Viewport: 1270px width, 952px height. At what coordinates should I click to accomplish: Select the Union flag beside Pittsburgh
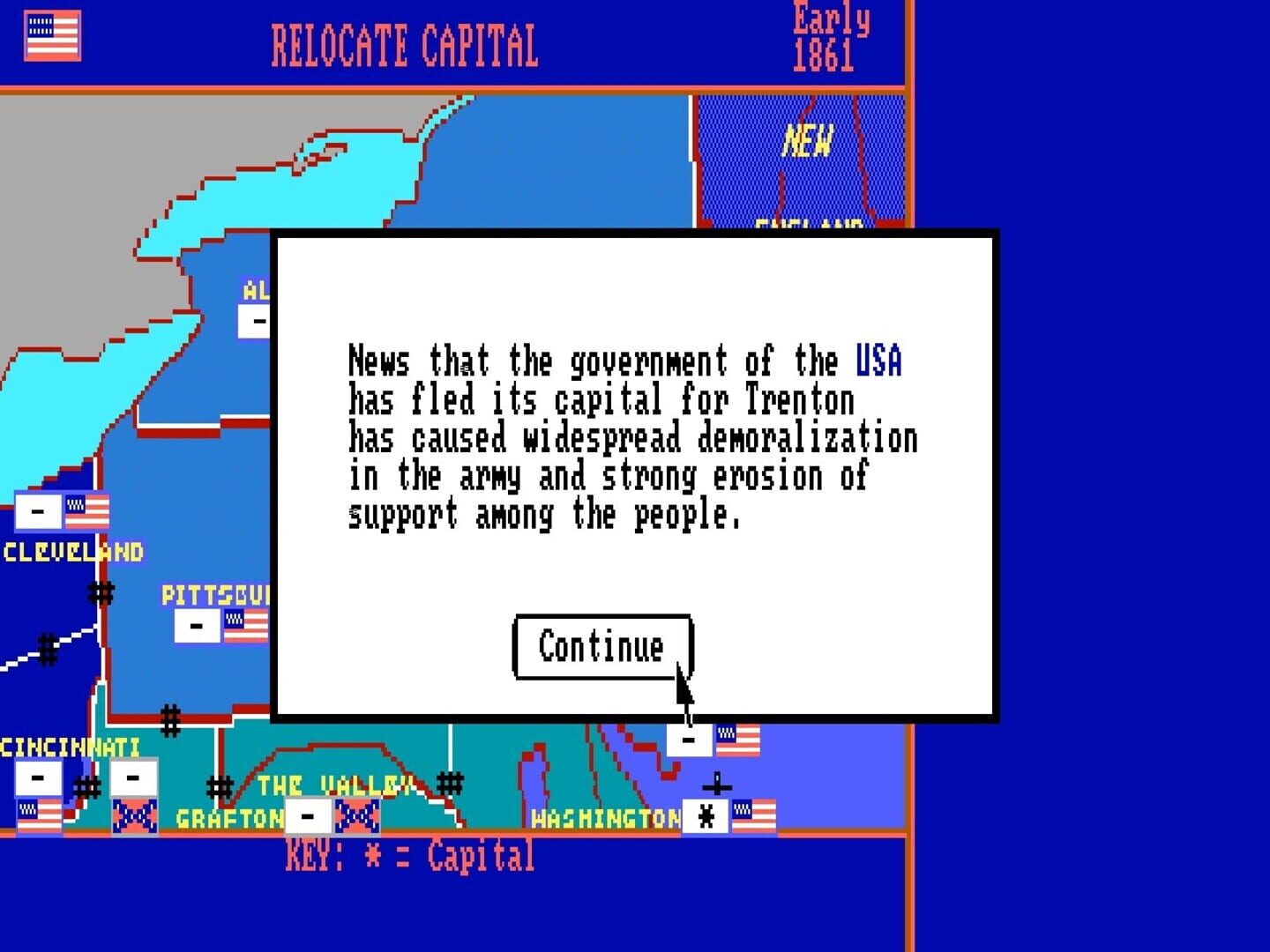click(x=244, y=626)
